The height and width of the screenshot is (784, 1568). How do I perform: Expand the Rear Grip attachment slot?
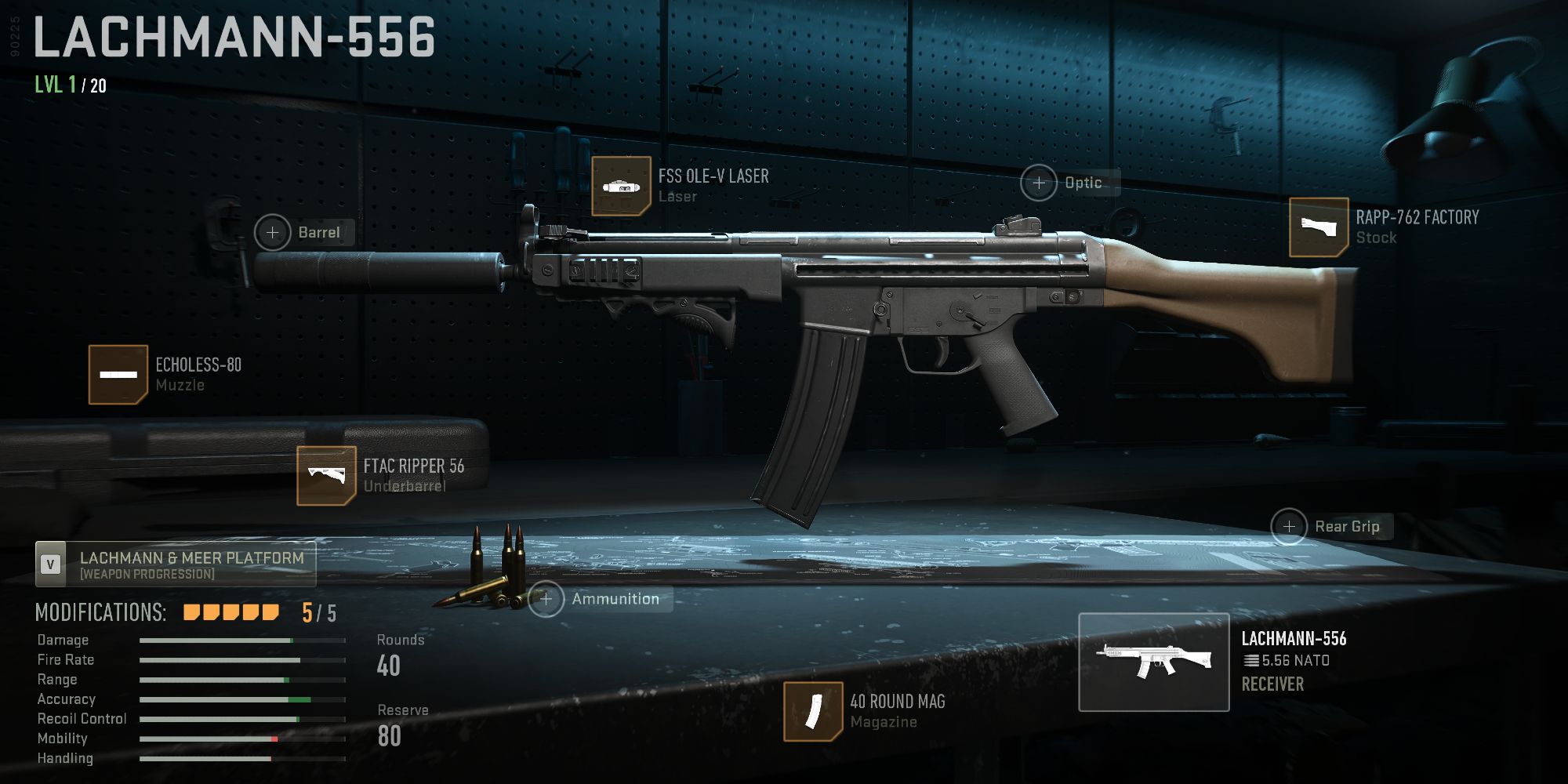point(1288,527)
